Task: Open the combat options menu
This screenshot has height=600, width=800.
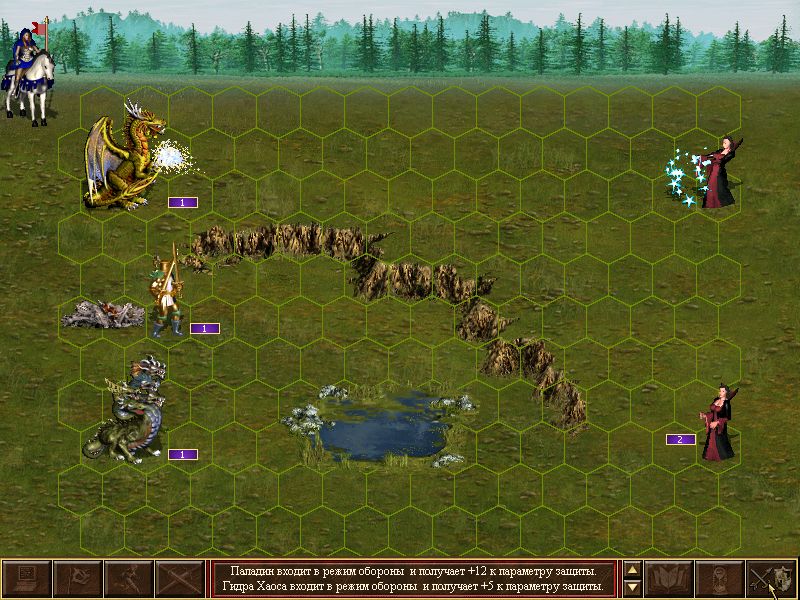Action: tap(27, 579)
